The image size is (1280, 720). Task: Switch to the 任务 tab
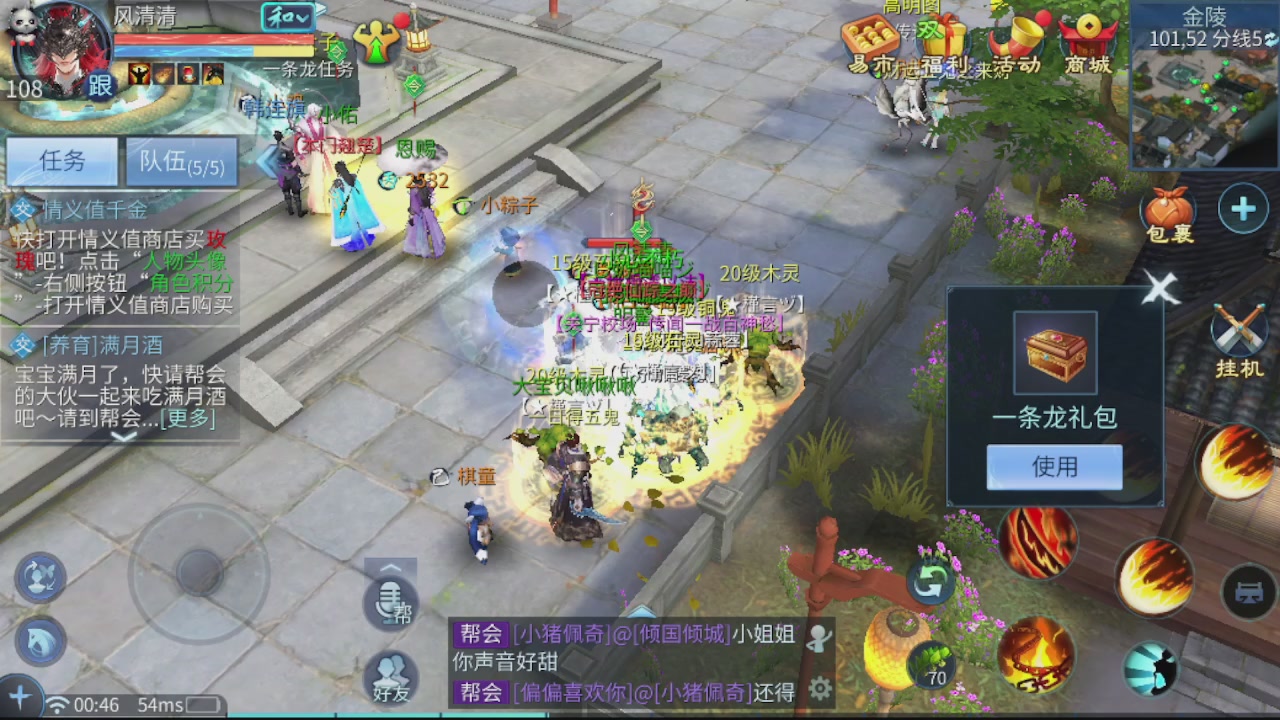(x=60, y=162)
